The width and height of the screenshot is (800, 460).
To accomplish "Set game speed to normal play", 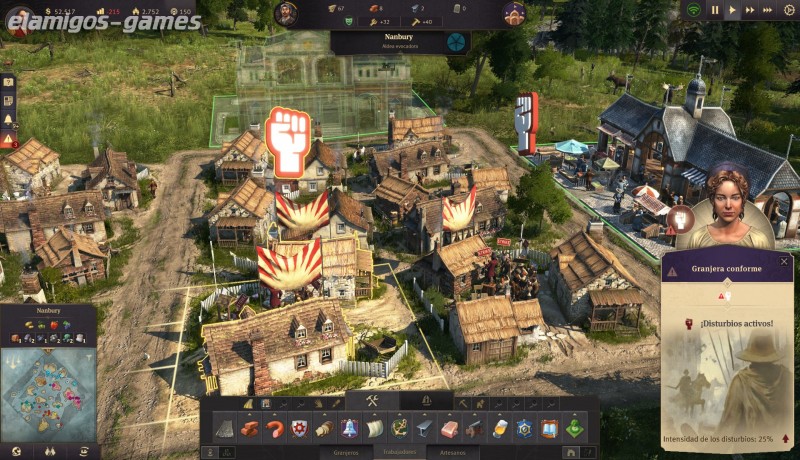I will click(x=732, y=10).
